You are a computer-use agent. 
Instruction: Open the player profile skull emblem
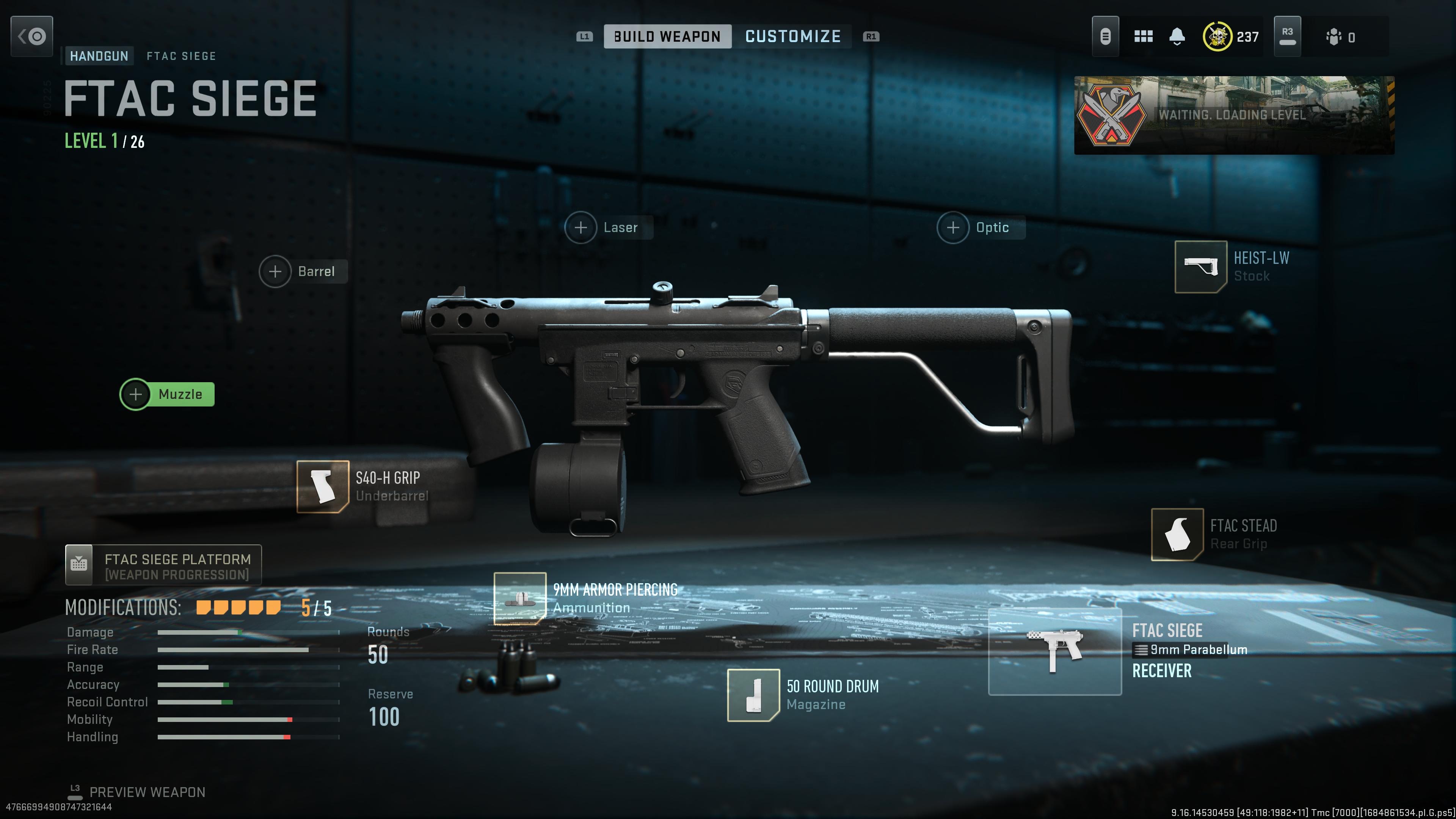pos(1217,37)
